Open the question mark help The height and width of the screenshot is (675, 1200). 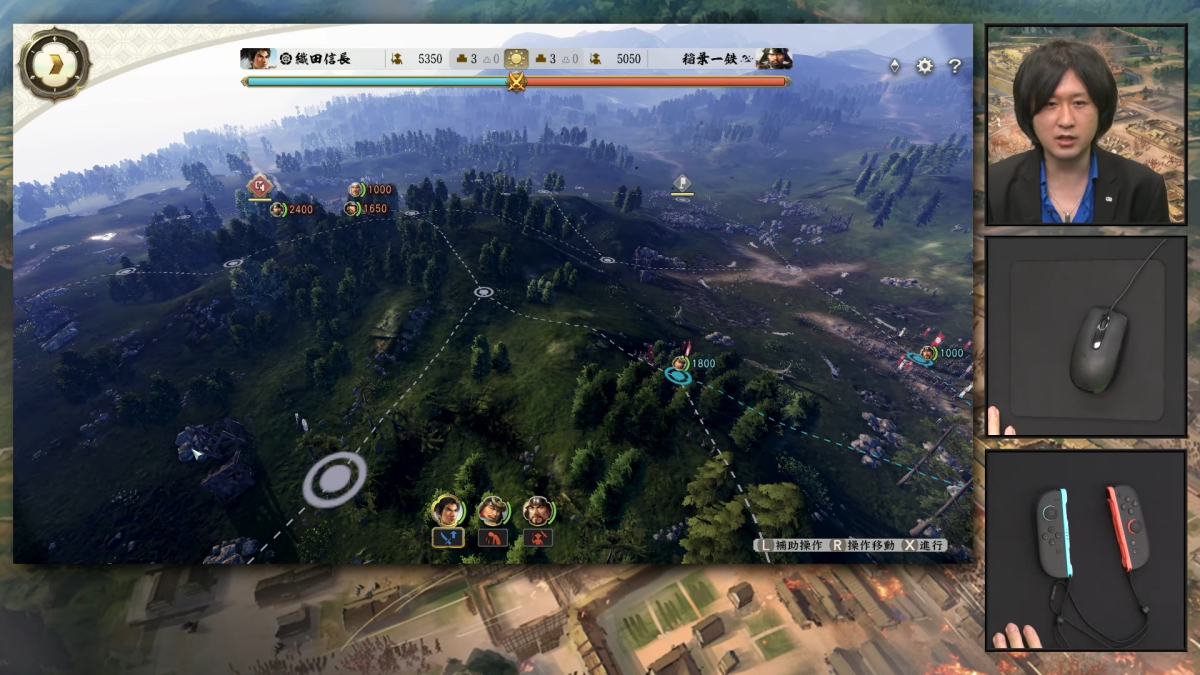pyautogui.click(x=955, y=66)
